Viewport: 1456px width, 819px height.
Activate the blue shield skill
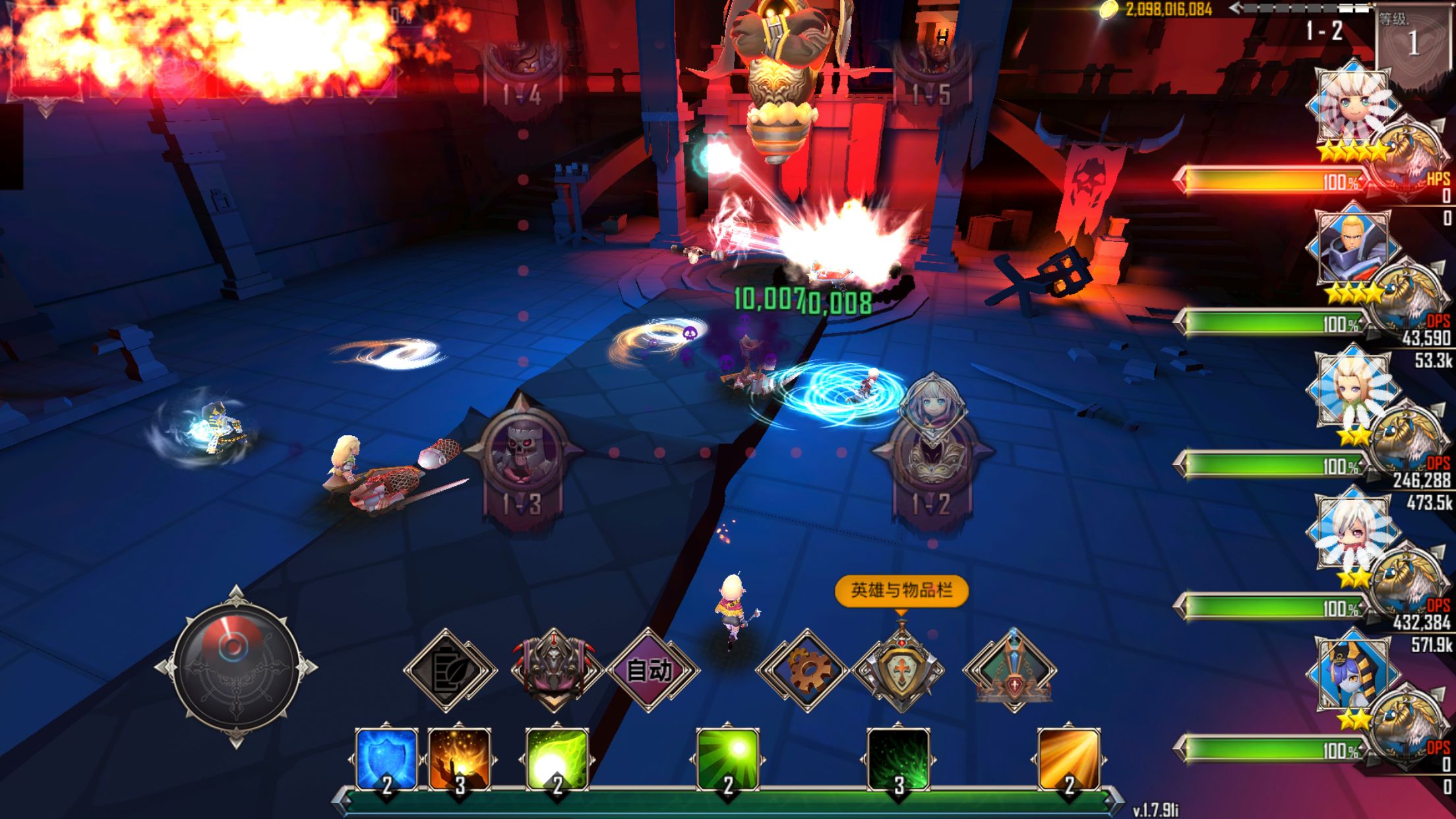click(386, 760)
